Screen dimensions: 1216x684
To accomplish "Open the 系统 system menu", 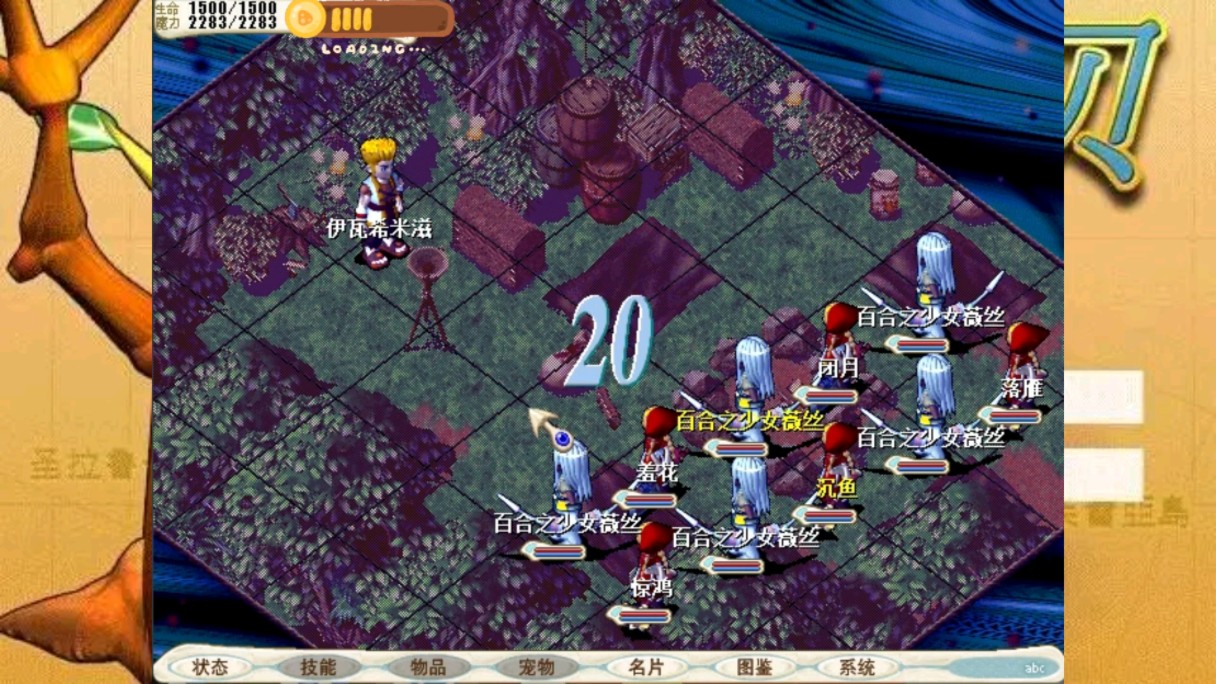I will pyautogui.click(x=858, y=667).
